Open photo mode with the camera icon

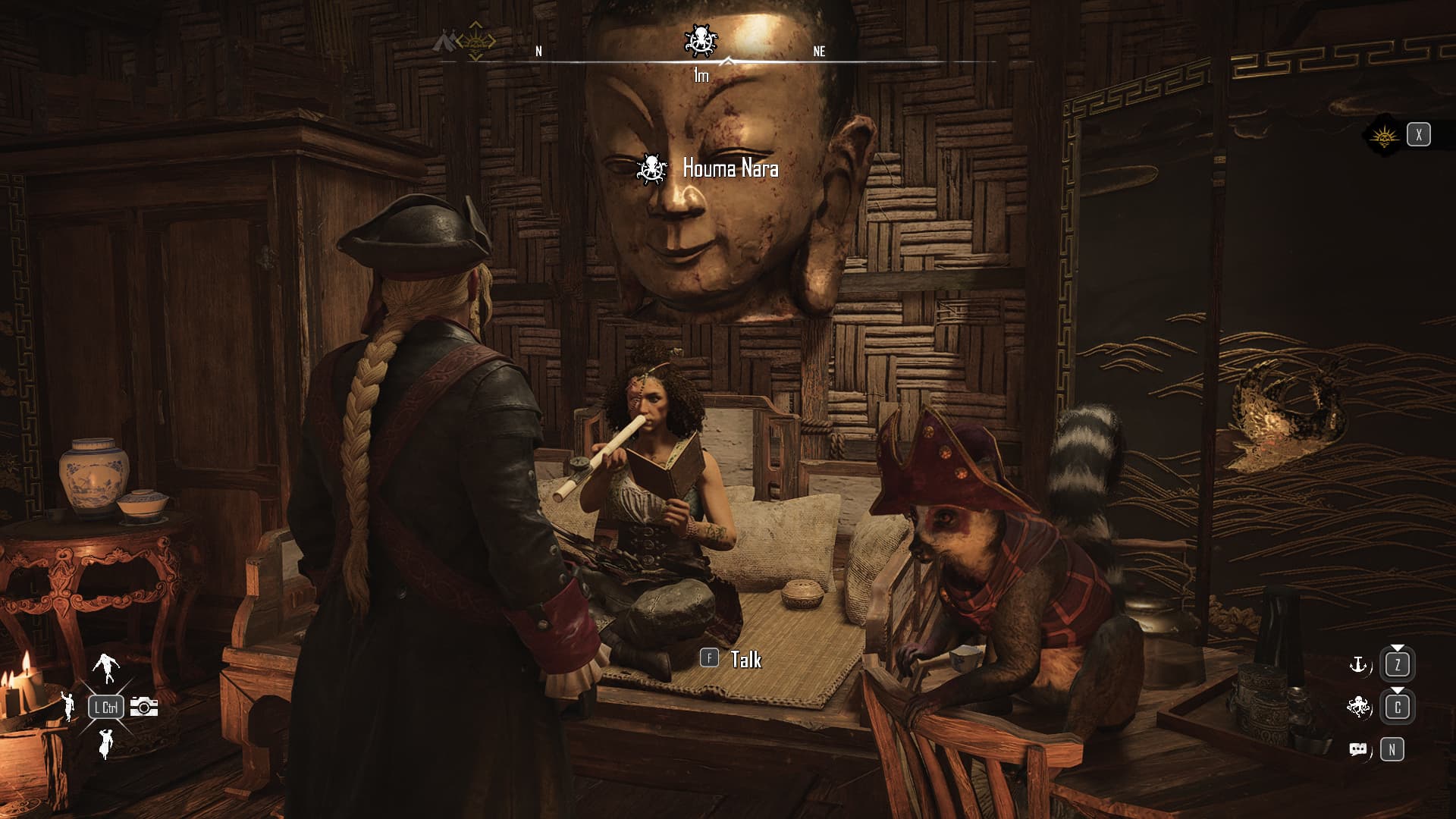click(143, 707)
